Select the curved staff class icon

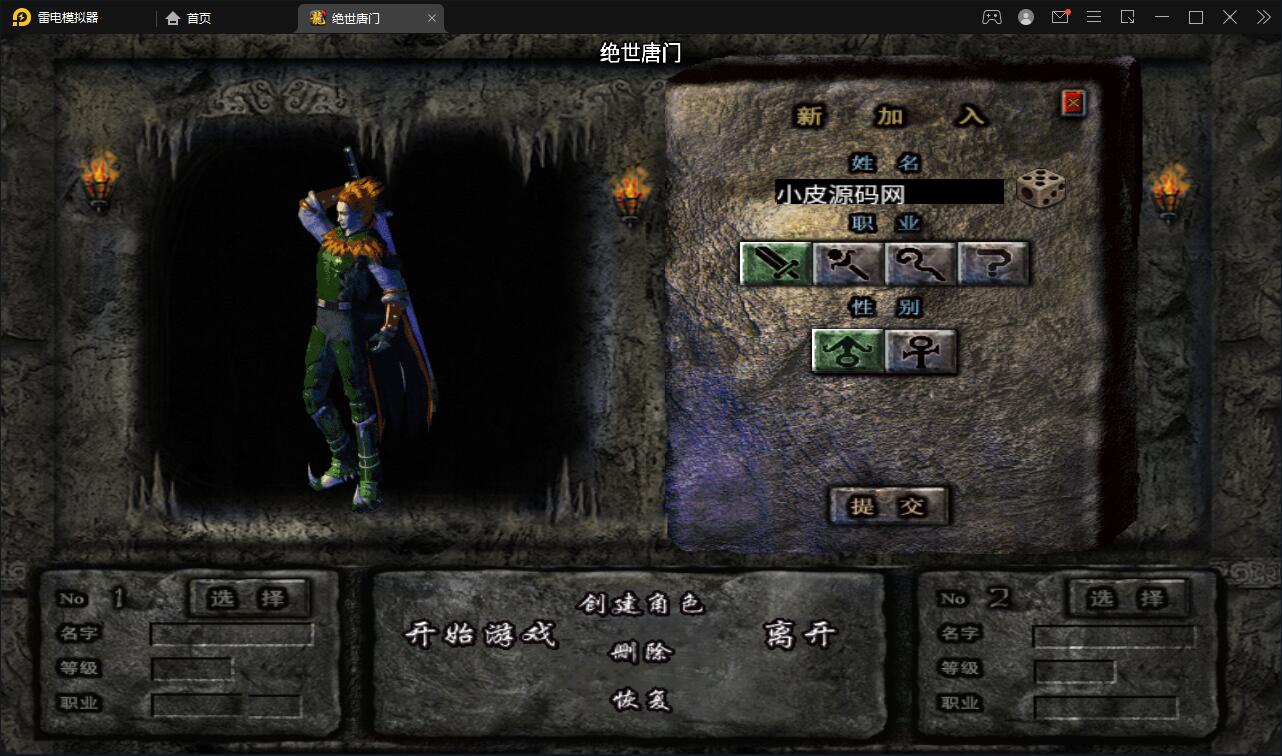(x=921, y=263)
